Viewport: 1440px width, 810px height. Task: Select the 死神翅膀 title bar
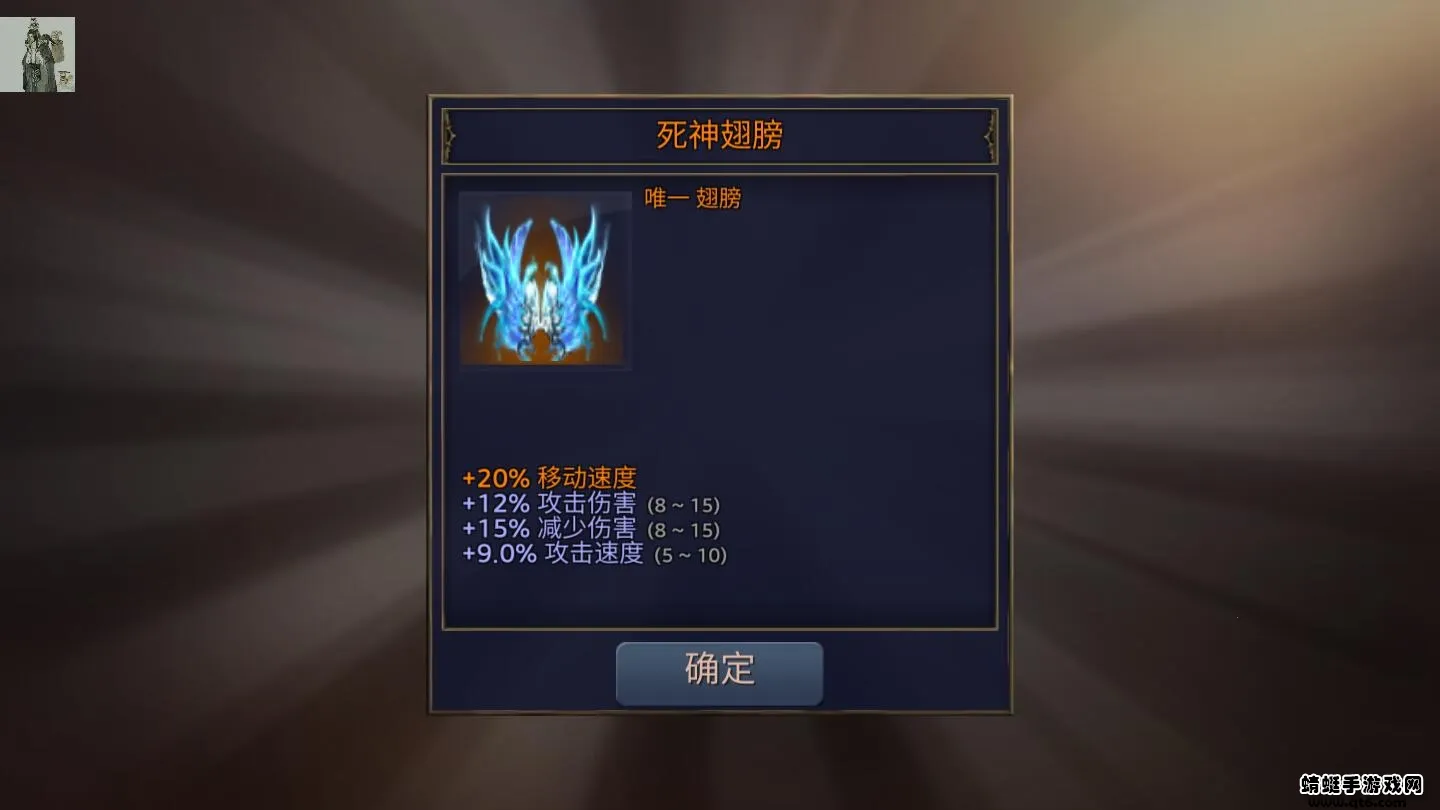tap(719, 134)
